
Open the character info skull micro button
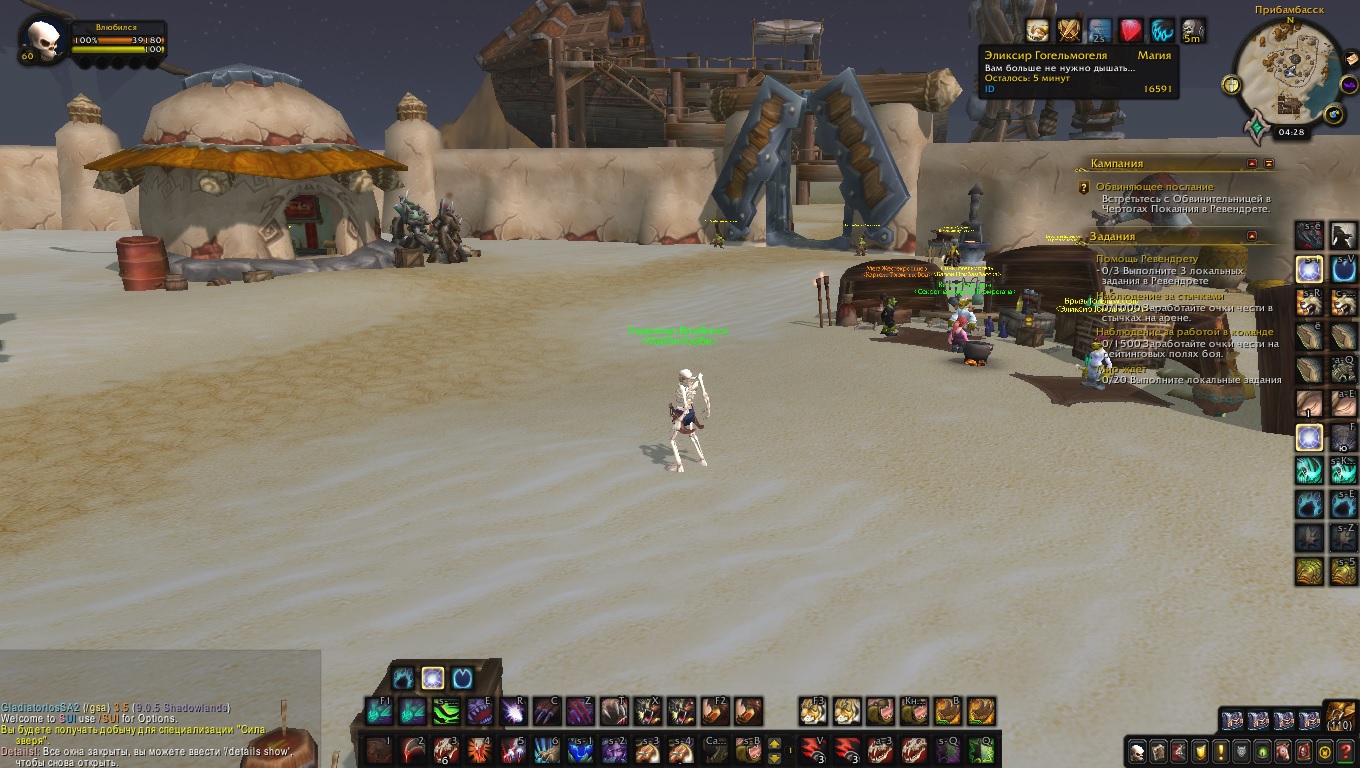pos(1137,751)
